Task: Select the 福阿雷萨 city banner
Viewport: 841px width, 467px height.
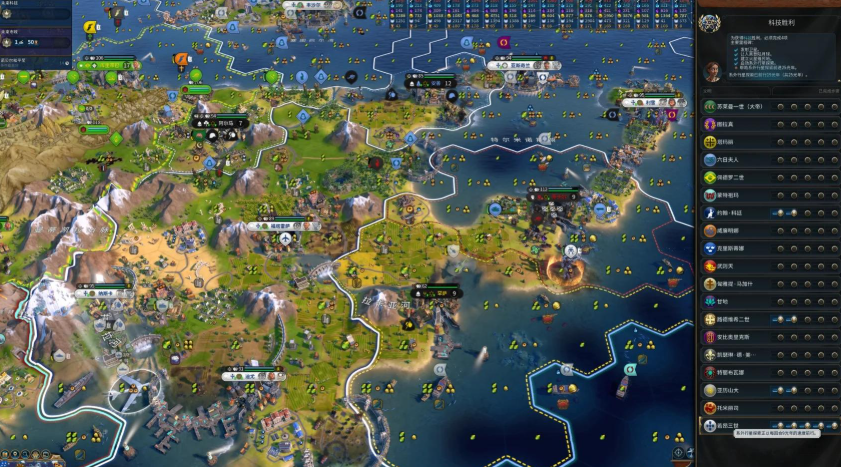Action: pyautogui.click(x=282, y=226)
